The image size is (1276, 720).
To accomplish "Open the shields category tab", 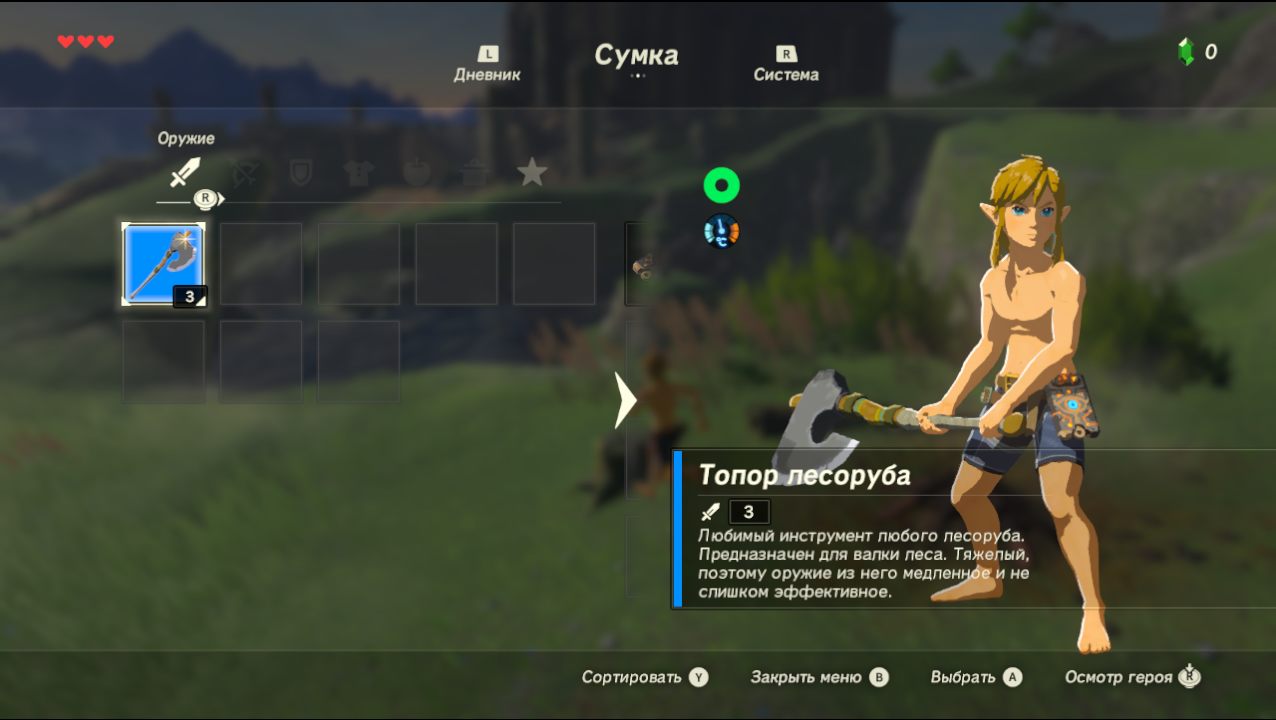I will click(x=300, y=173).
